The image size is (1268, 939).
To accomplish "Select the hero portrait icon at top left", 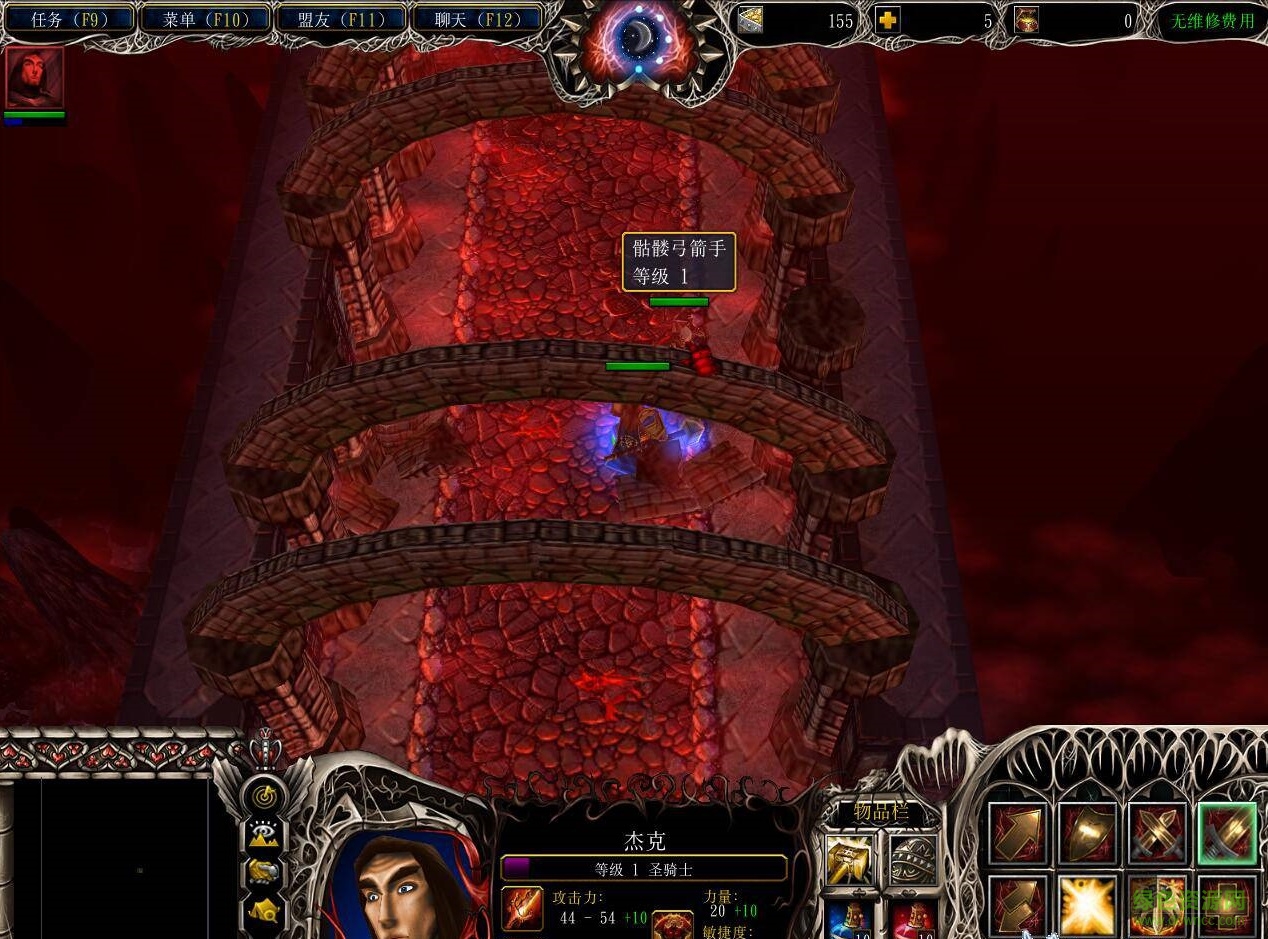I will click(35, 77).
